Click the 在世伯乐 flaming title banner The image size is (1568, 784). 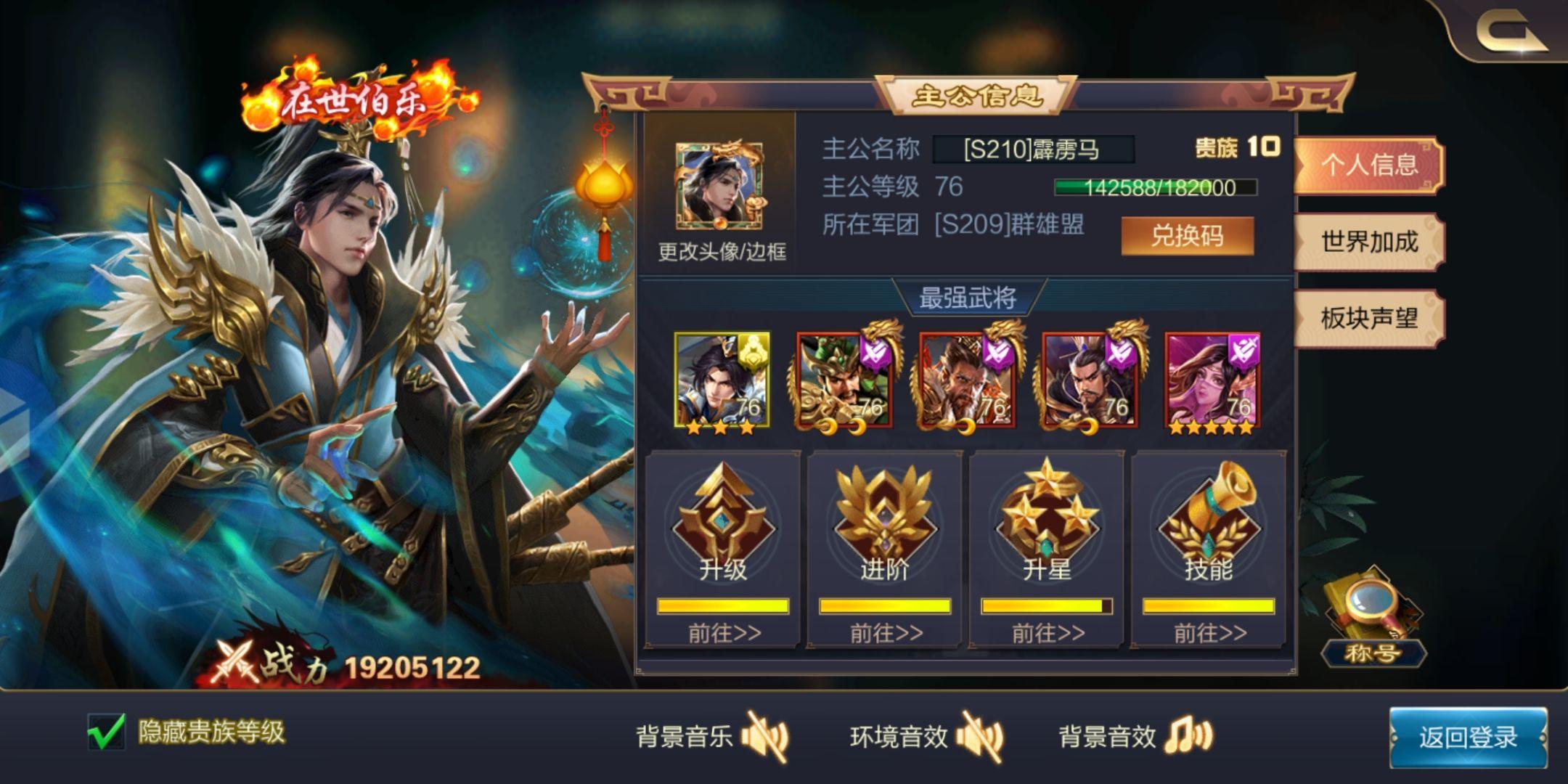pyautogui.click(x=348, y=98)
